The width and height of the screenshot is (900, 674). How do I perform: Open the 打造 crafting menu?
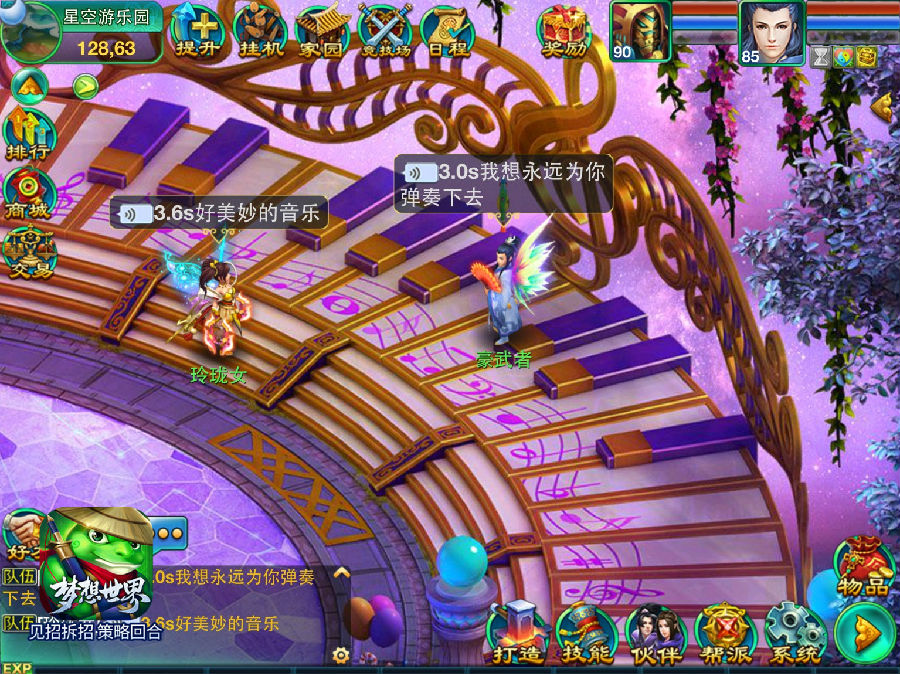[517, 632]
